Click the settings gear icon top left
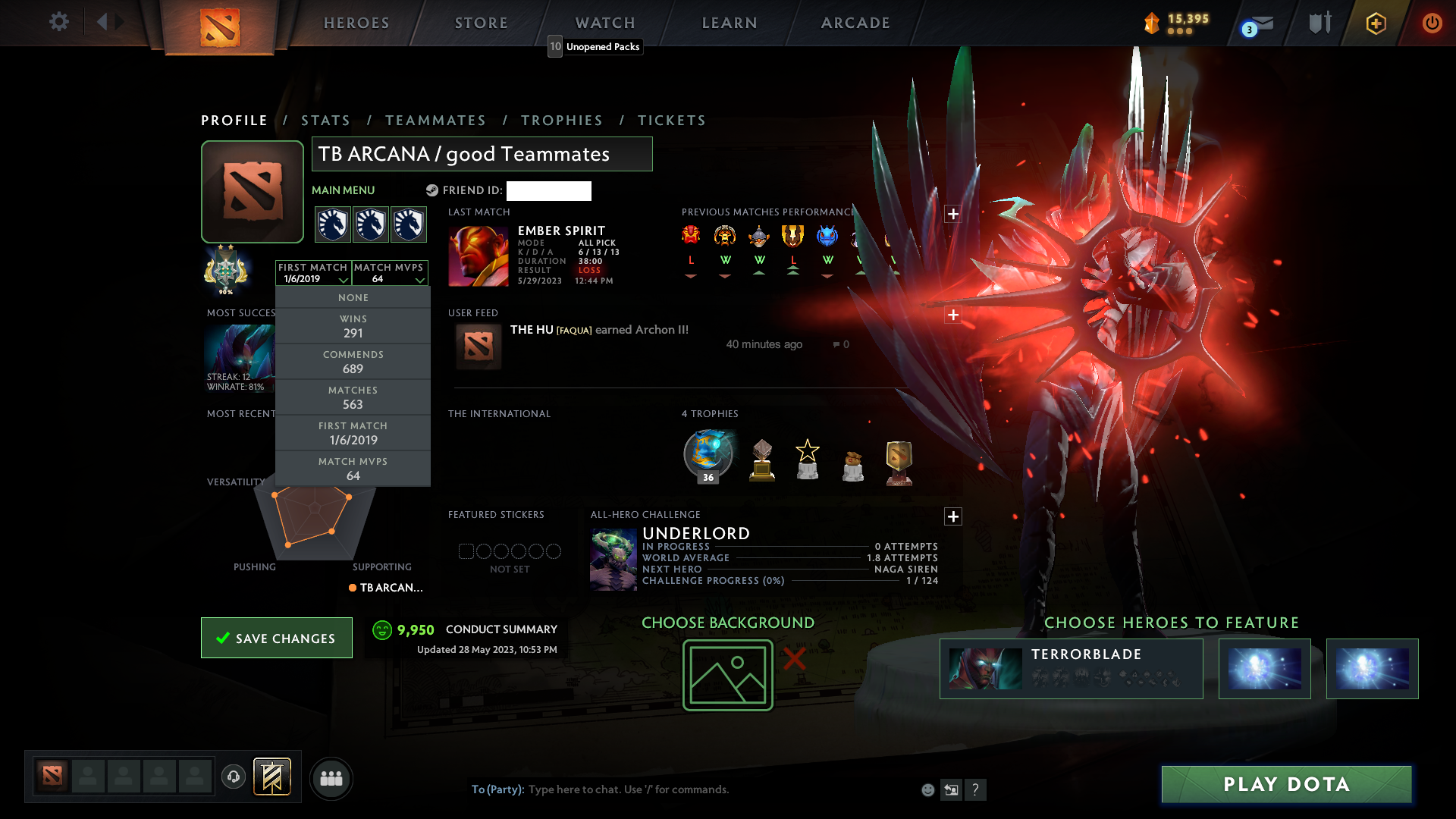1456x819 pixels. [58, 22]
